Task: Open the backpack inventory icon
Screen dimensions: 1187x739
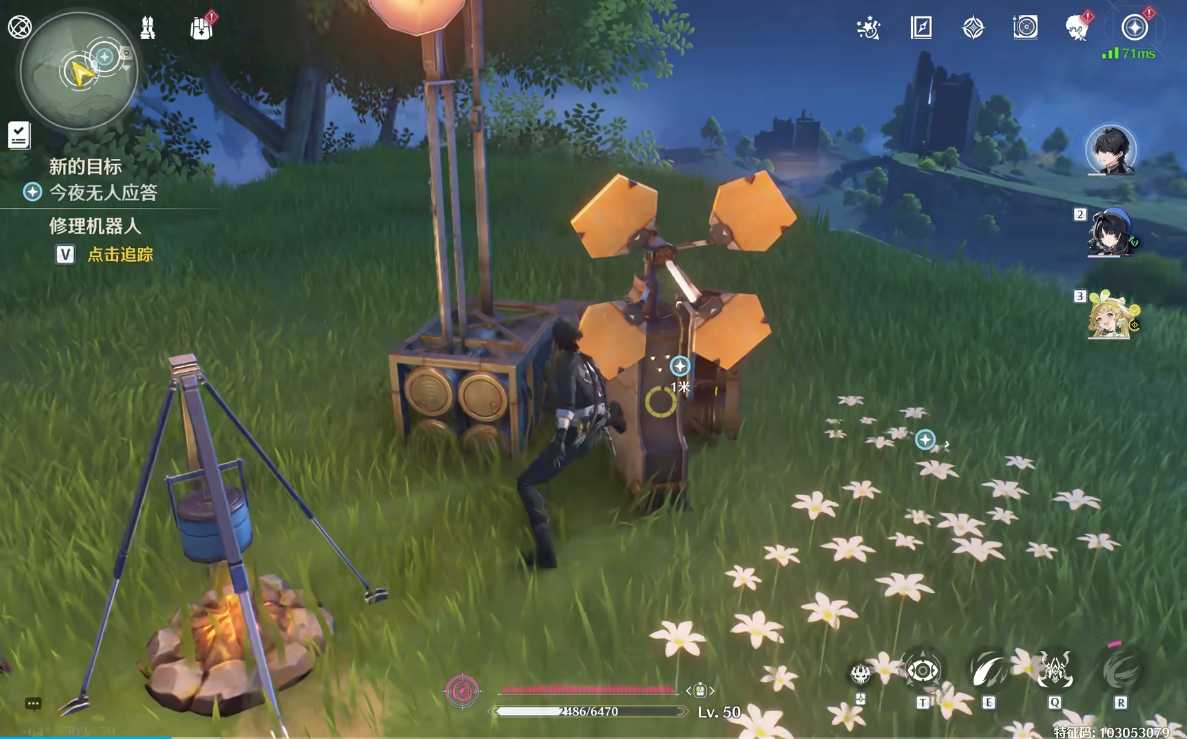Action: point(201,28)
